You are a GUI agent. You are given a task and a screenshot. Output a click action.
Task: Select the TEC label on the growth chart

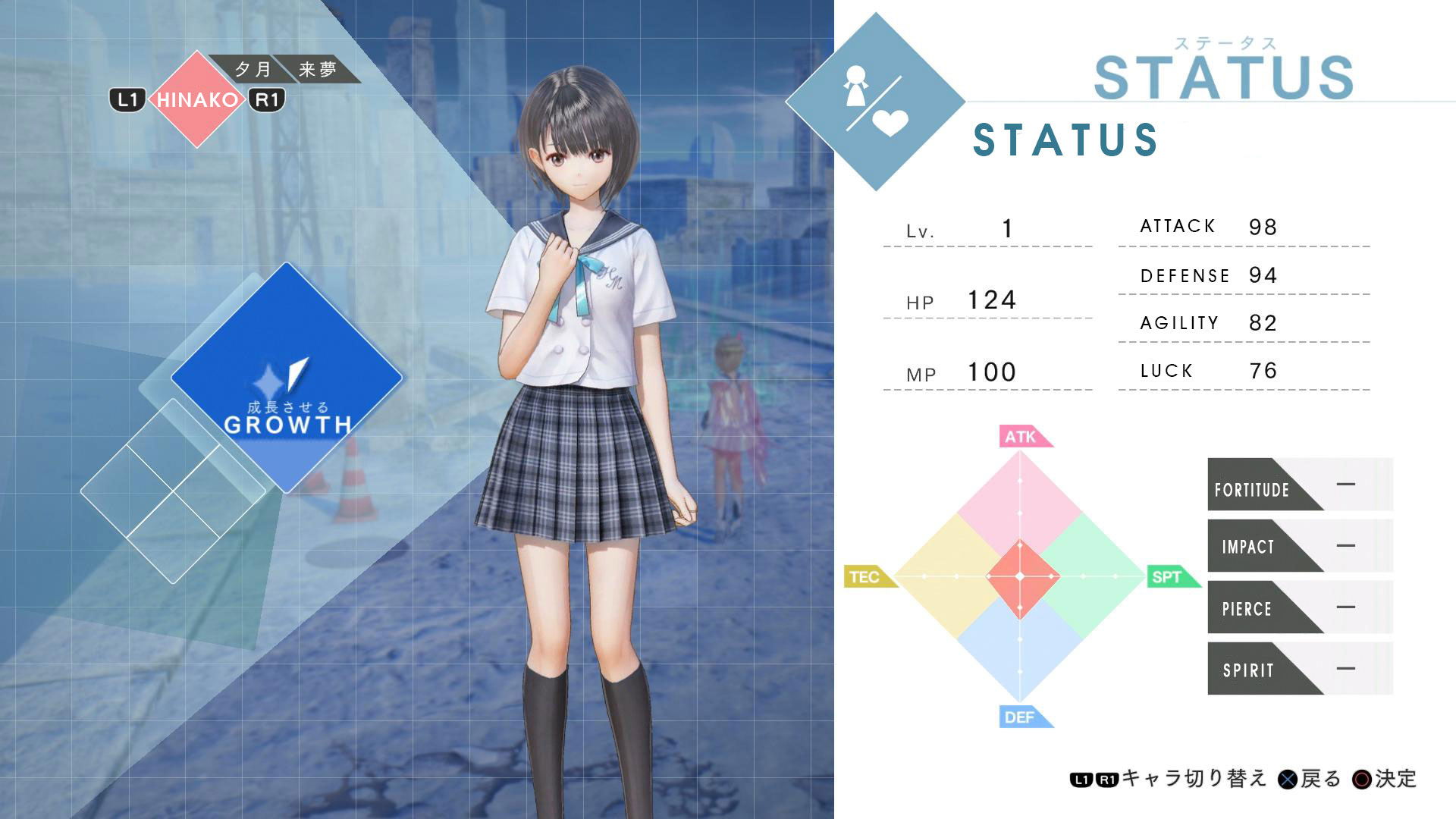867,577
